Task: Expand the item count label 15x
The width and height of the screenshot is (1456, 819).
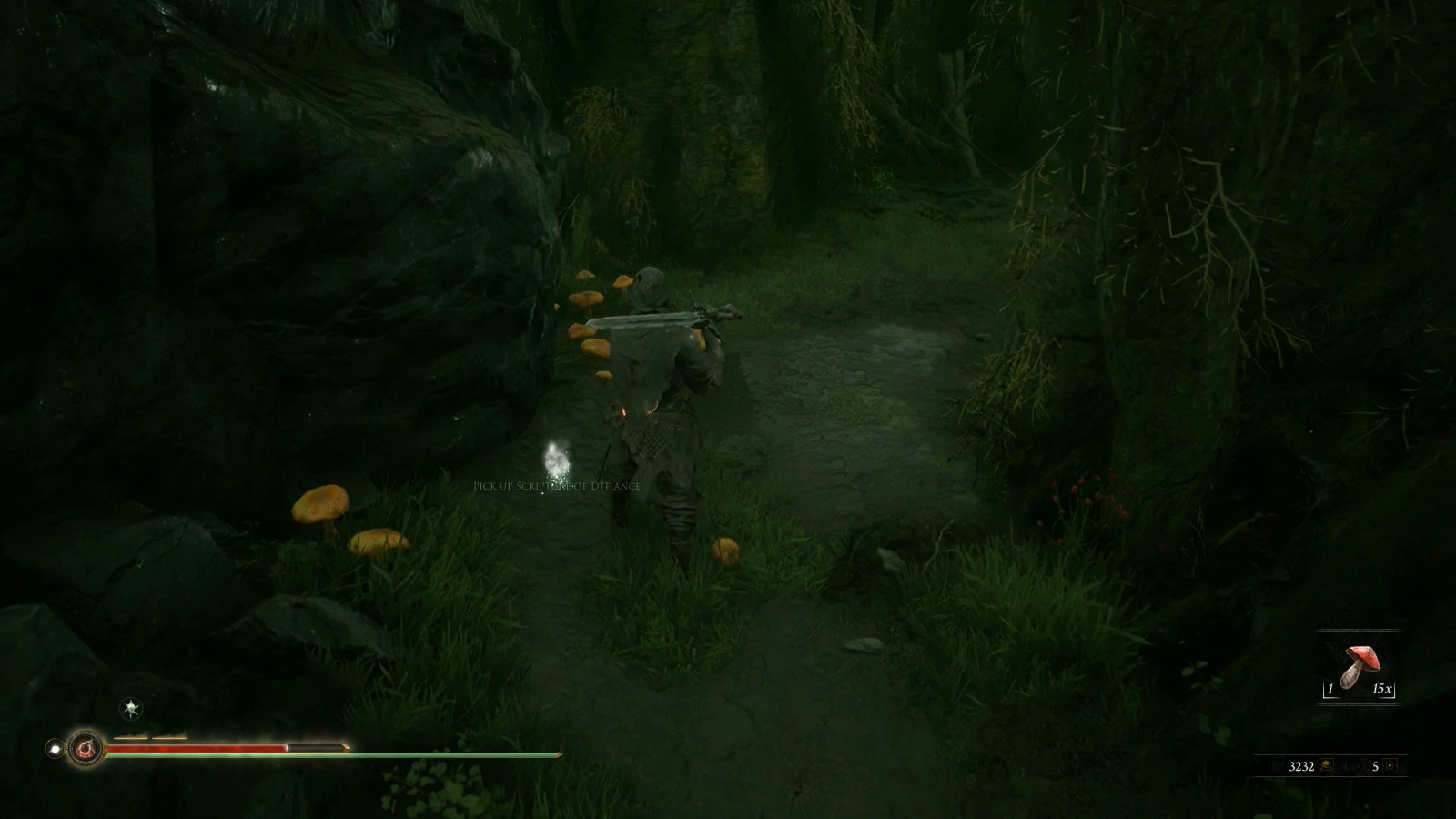Action: [x=1382, y=689]
